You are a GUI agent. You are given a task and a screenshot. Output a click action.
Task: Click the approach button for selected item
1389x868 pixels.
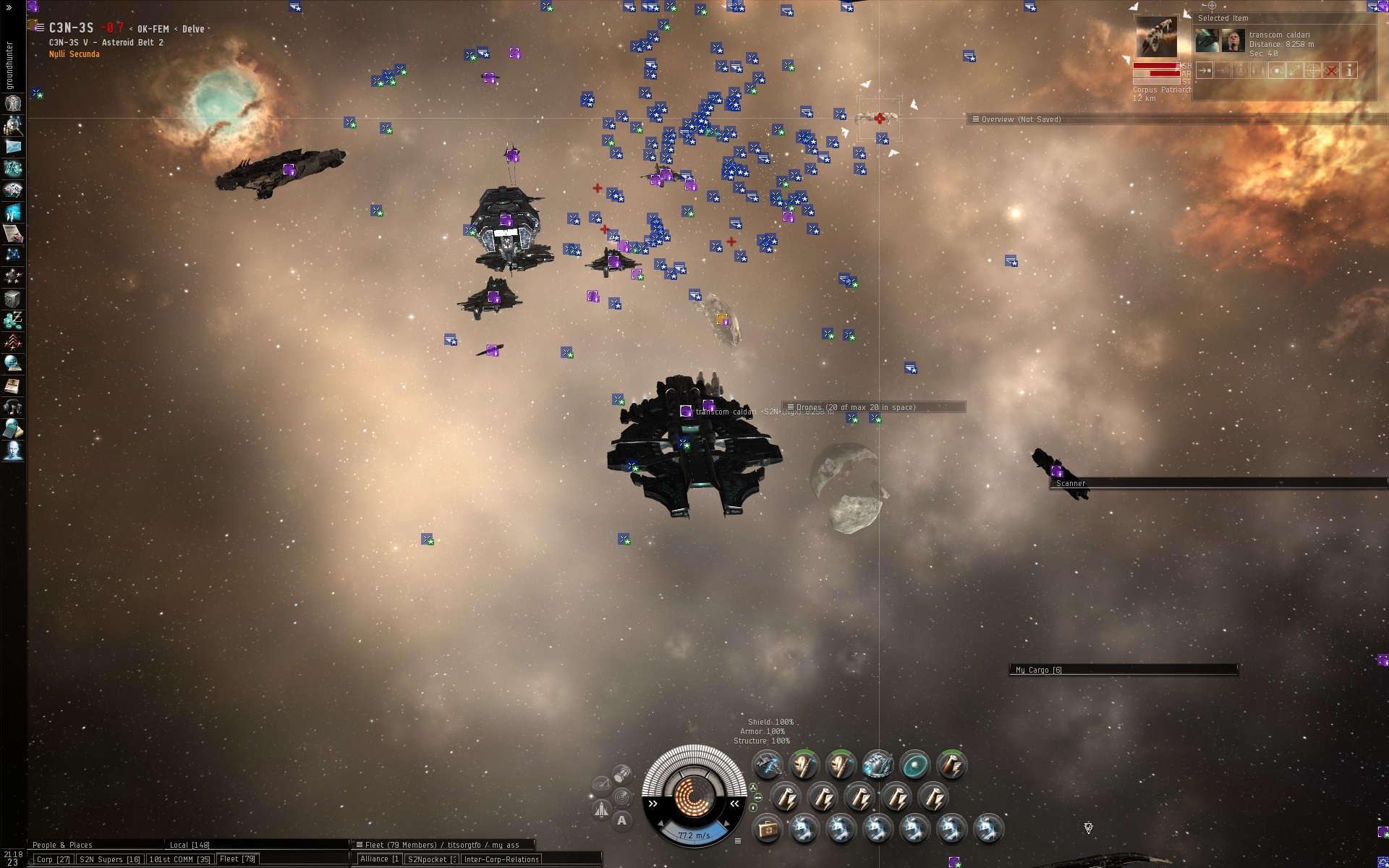[1205, 70]
